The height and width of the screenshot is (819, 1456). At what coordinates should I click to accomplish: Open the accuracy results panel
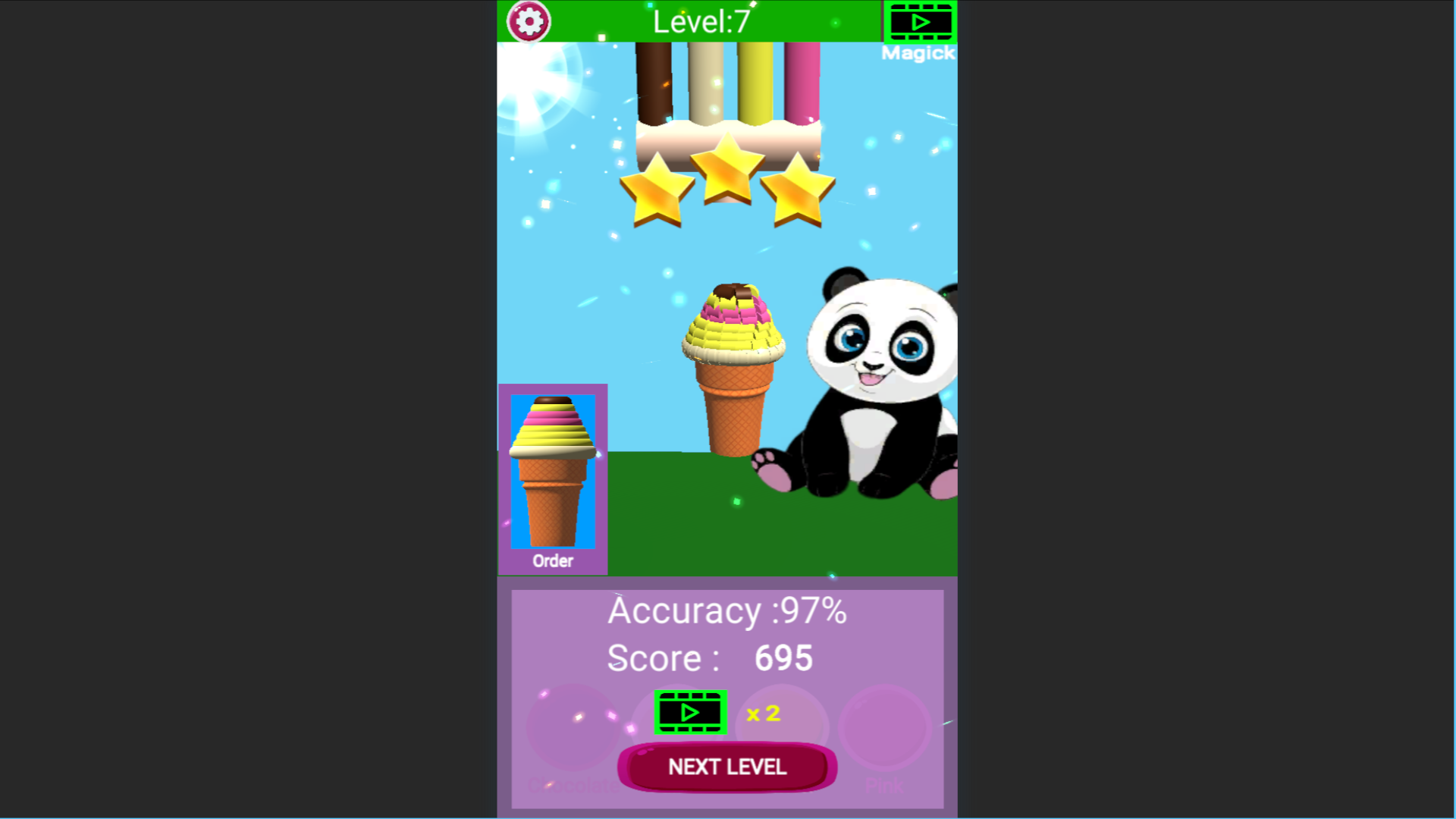(x=728, y=611)
